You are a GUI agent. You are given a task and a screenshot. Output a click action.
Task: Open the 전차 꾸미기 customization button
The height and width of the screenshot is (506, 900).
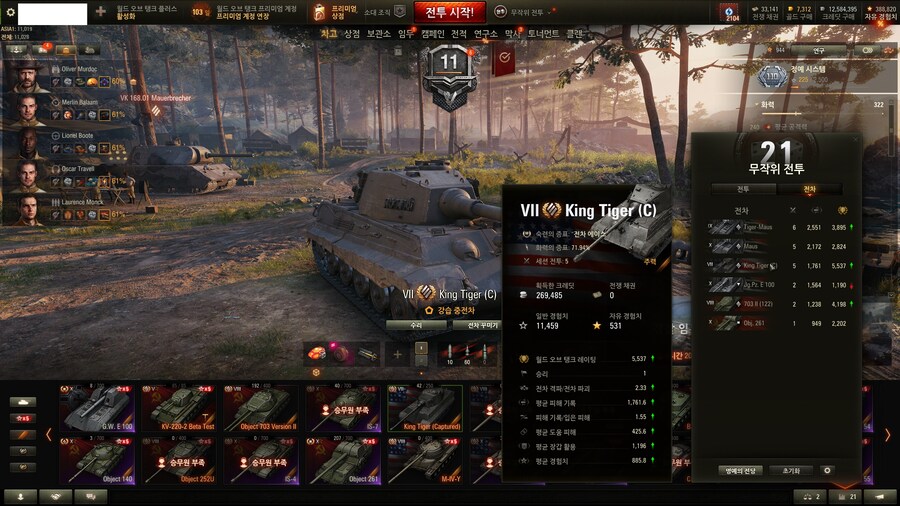point(476,325)
